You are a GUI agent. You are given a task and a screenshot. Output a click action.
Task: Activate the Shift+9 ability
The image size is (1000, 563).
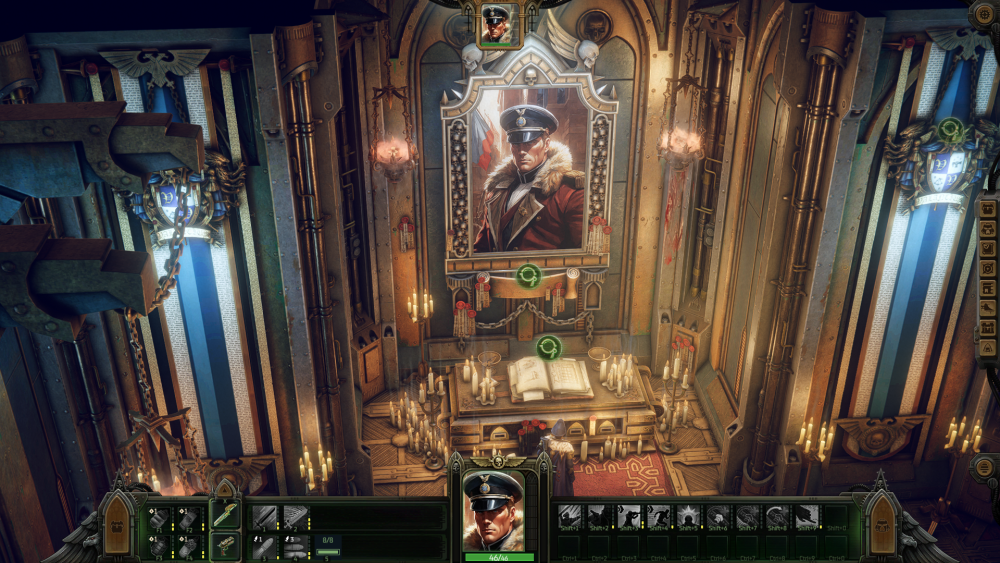(x=807, y=517)
